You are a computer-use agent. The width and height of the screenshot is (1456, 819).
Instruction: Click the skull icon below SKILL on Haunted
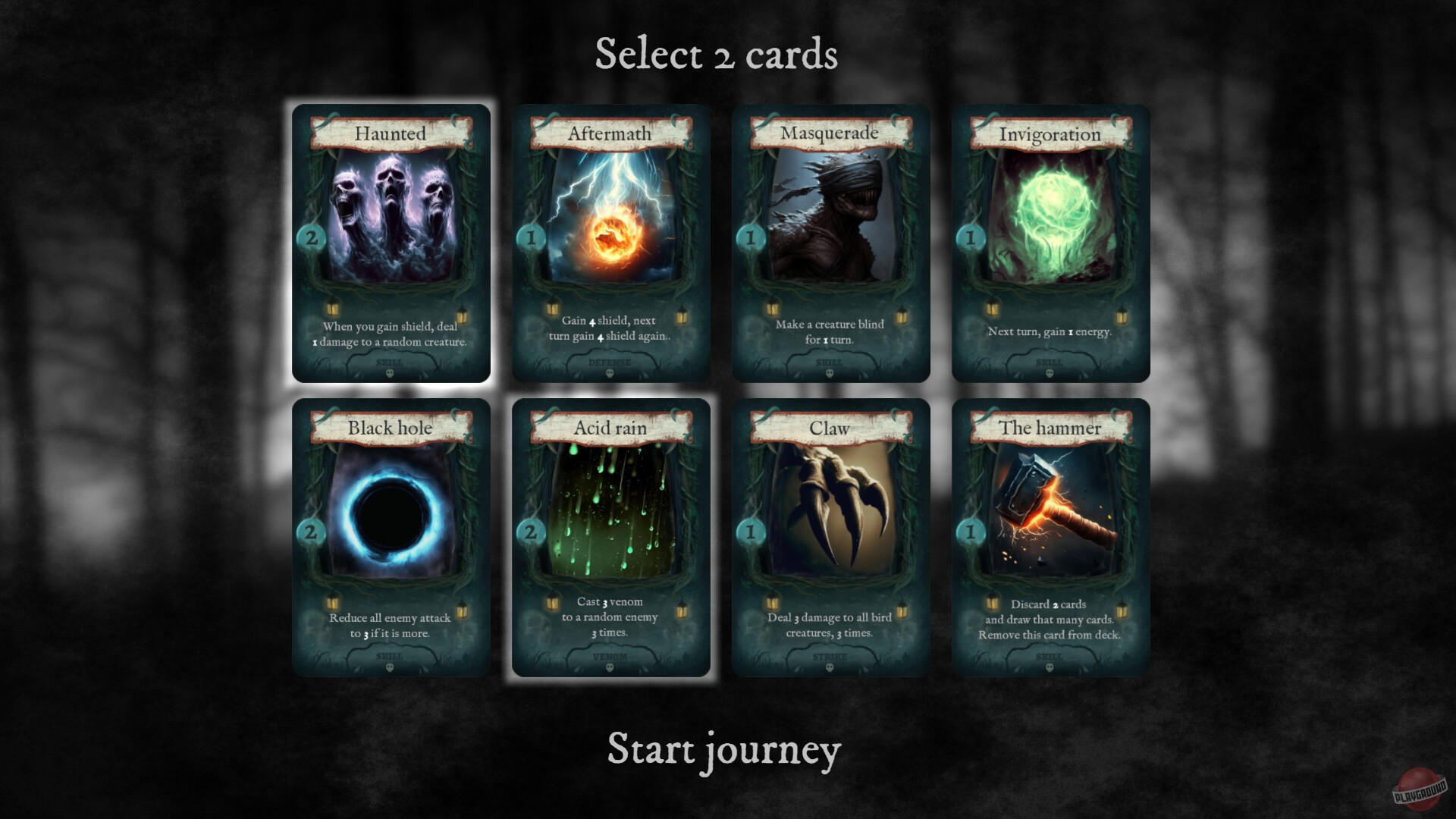pos(391,374)
